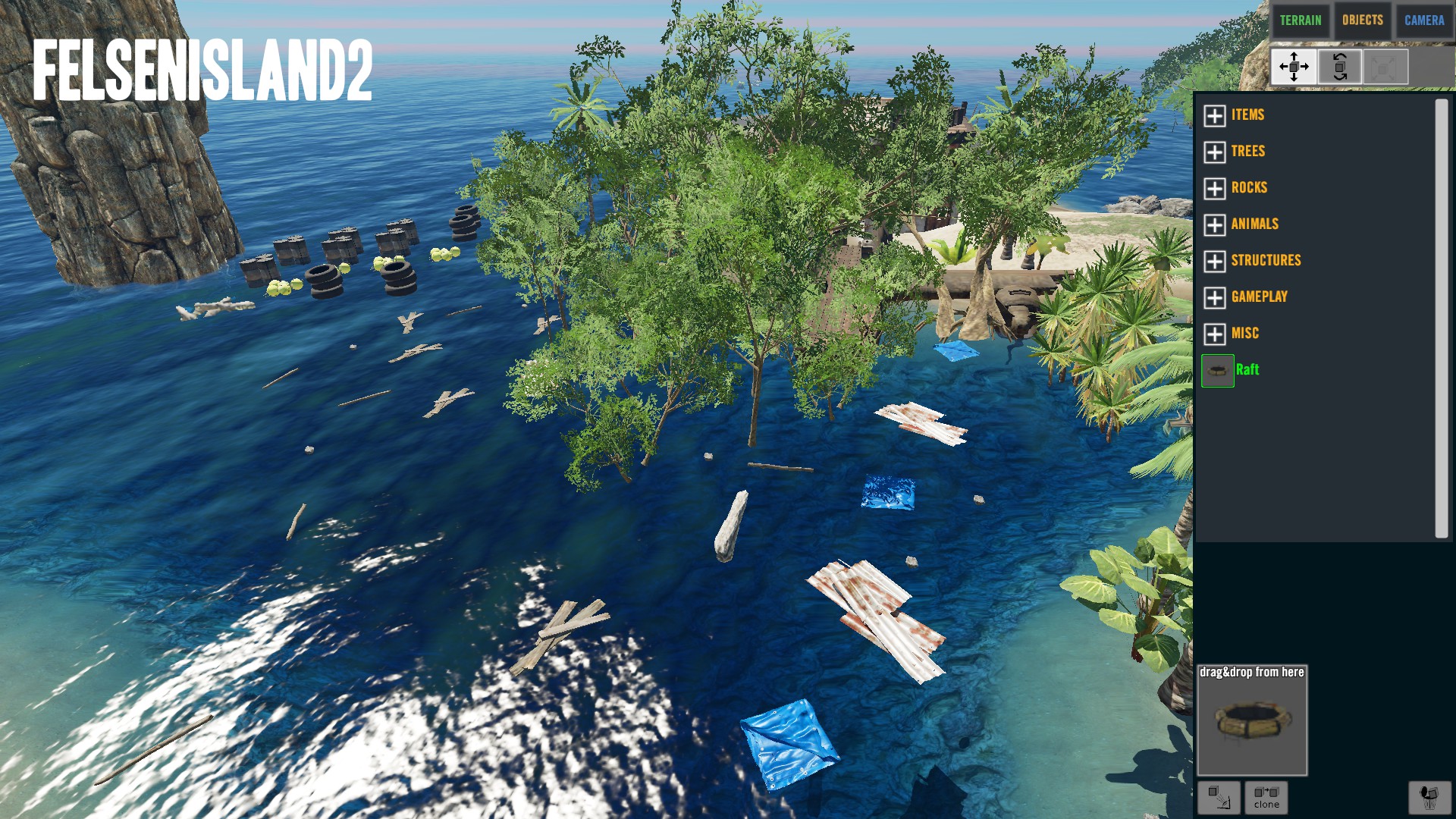Expand the Gameplay category
This screenshot has height=819, width=1456.
(x=1215, y=297)
